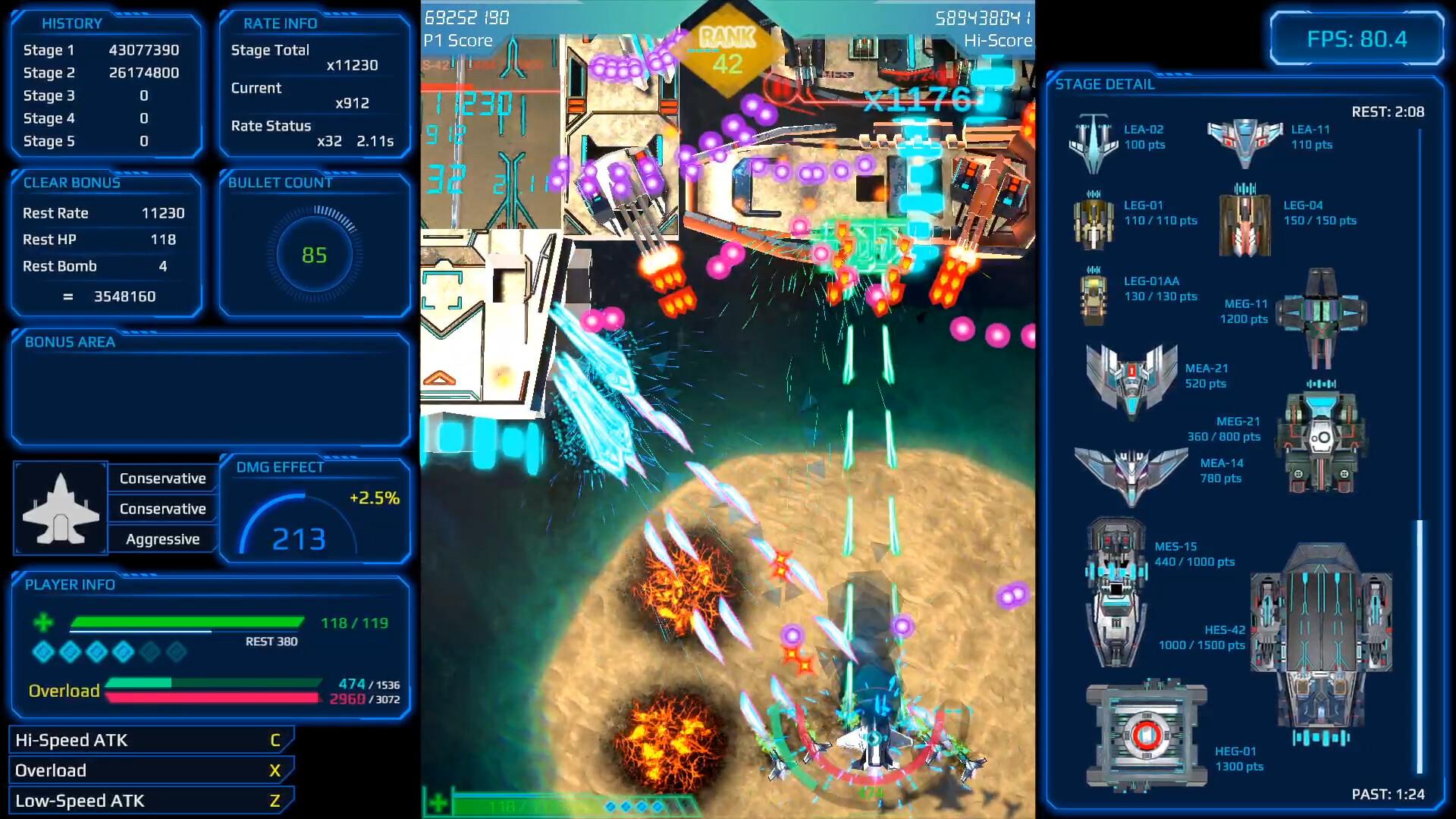Choose the MES-15 ship thumbnail

click(x=1116, y=591)
